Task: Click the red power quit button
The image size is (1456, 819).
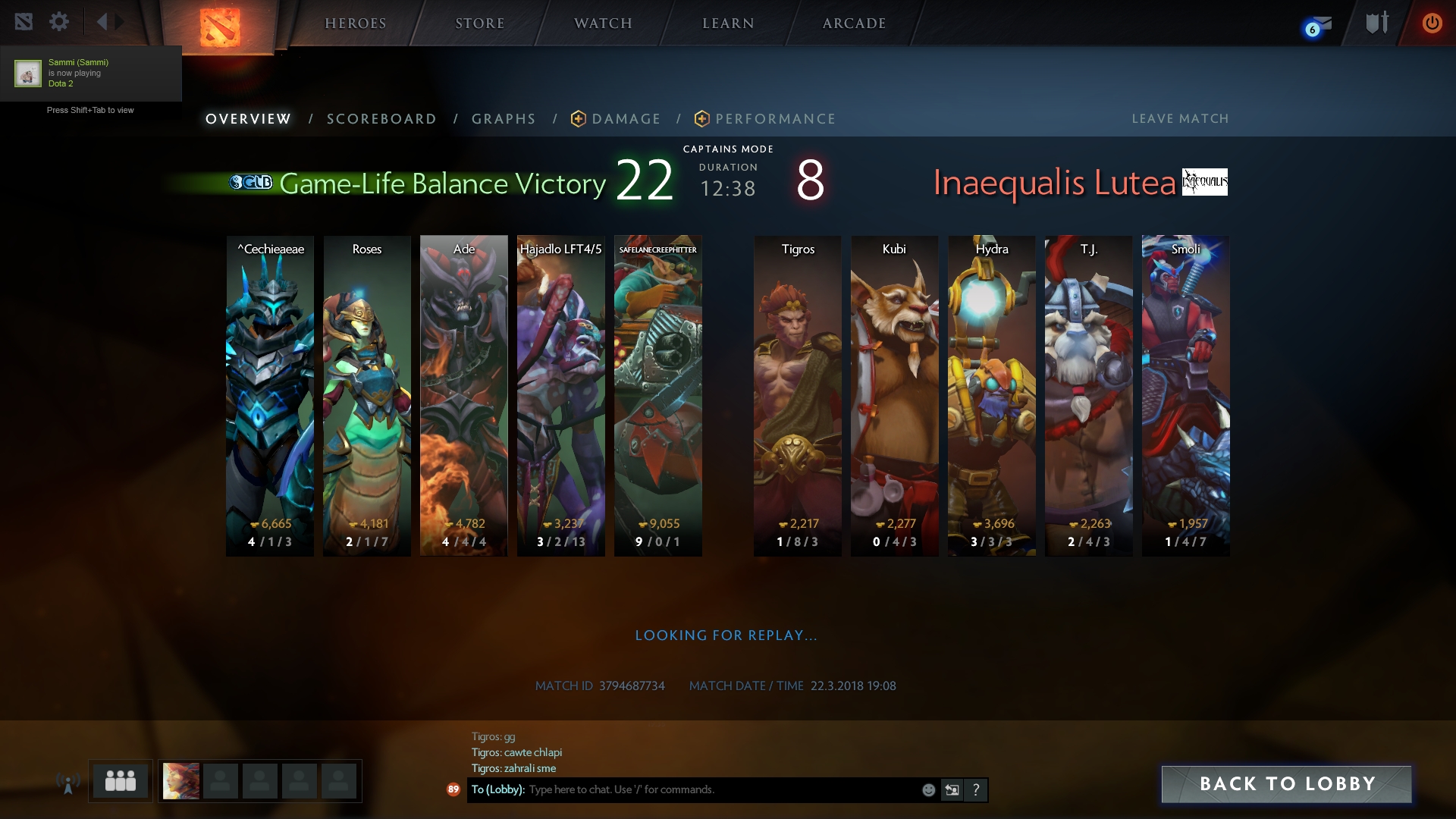Action: tap(1432, 23)
